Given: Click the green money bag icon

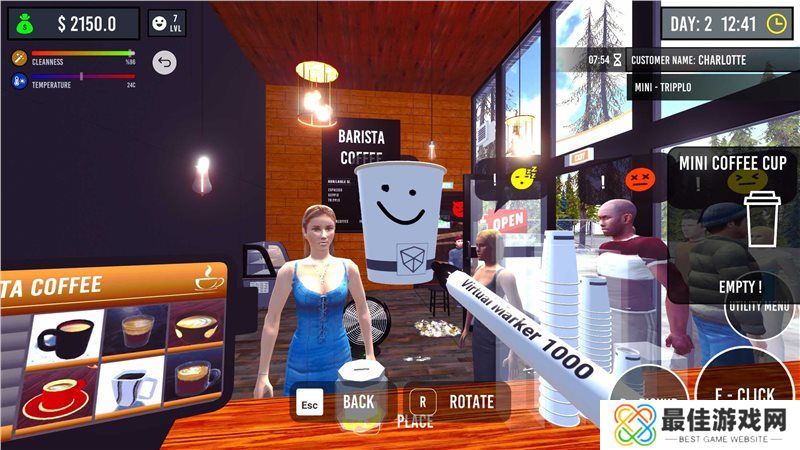Looking at the screenshot, I should tap(23, 22).
